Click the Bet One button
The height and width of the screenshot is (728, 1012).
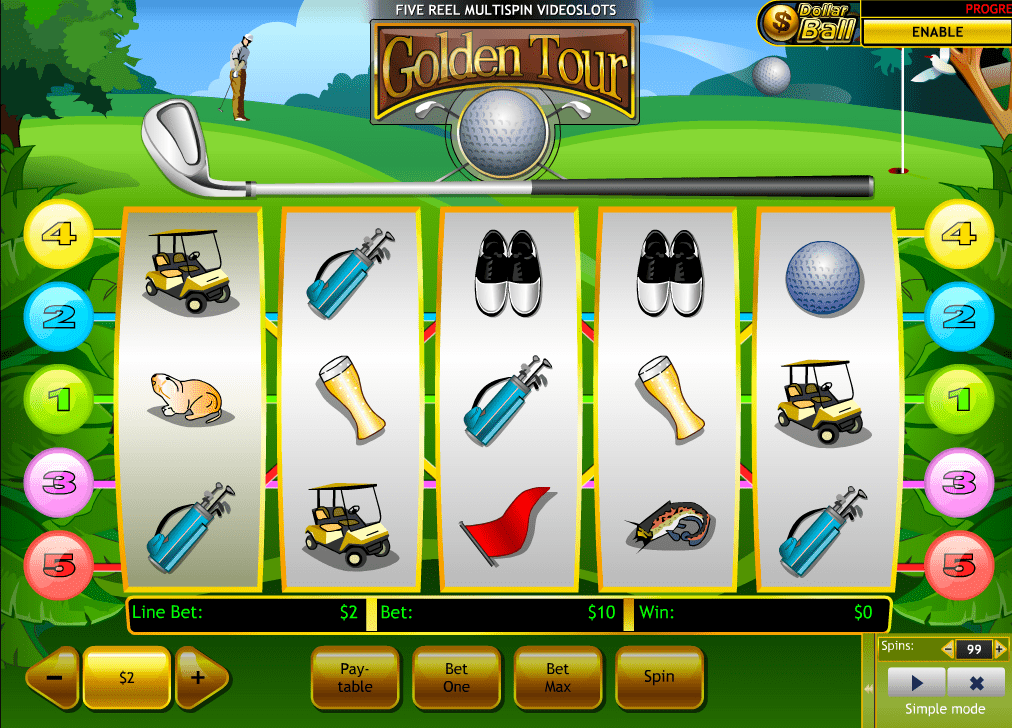tap(456, 677)
